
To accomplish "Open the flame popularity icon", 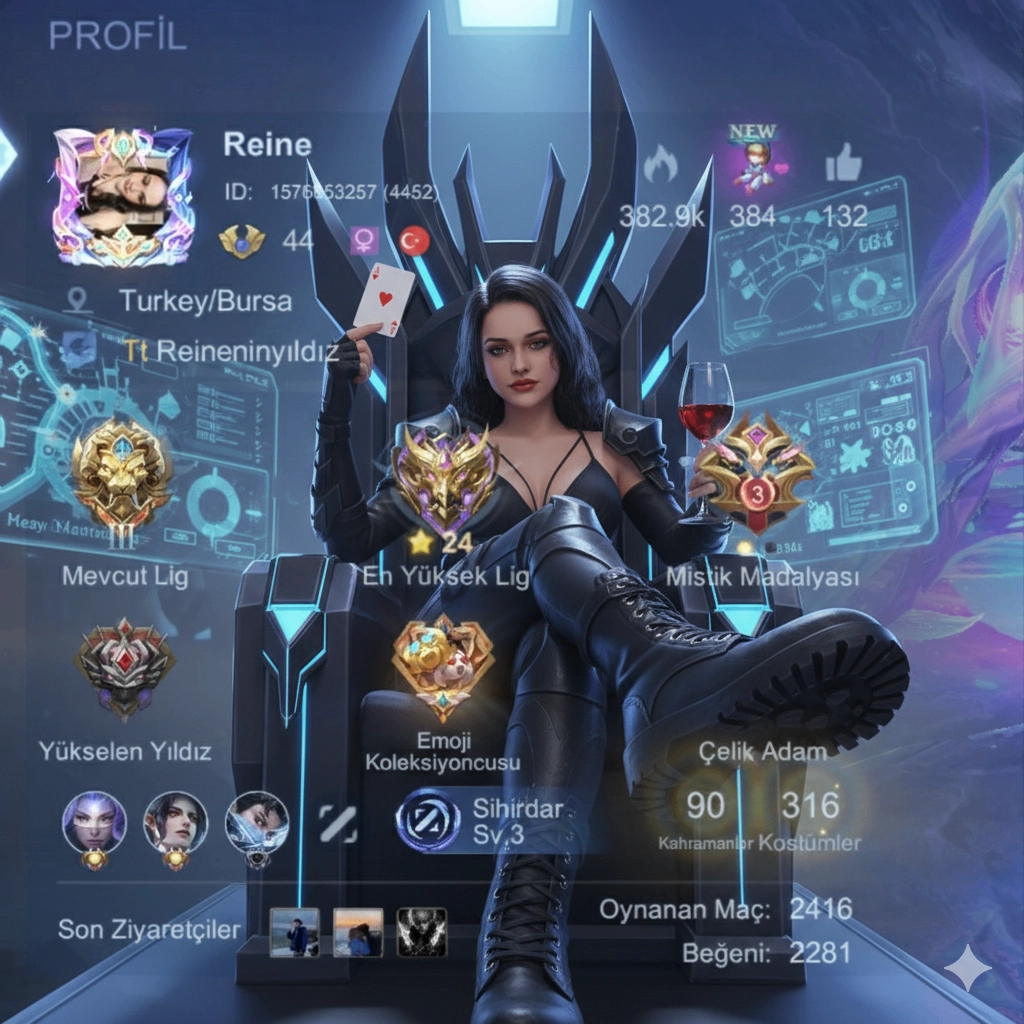I will (659, 164).
